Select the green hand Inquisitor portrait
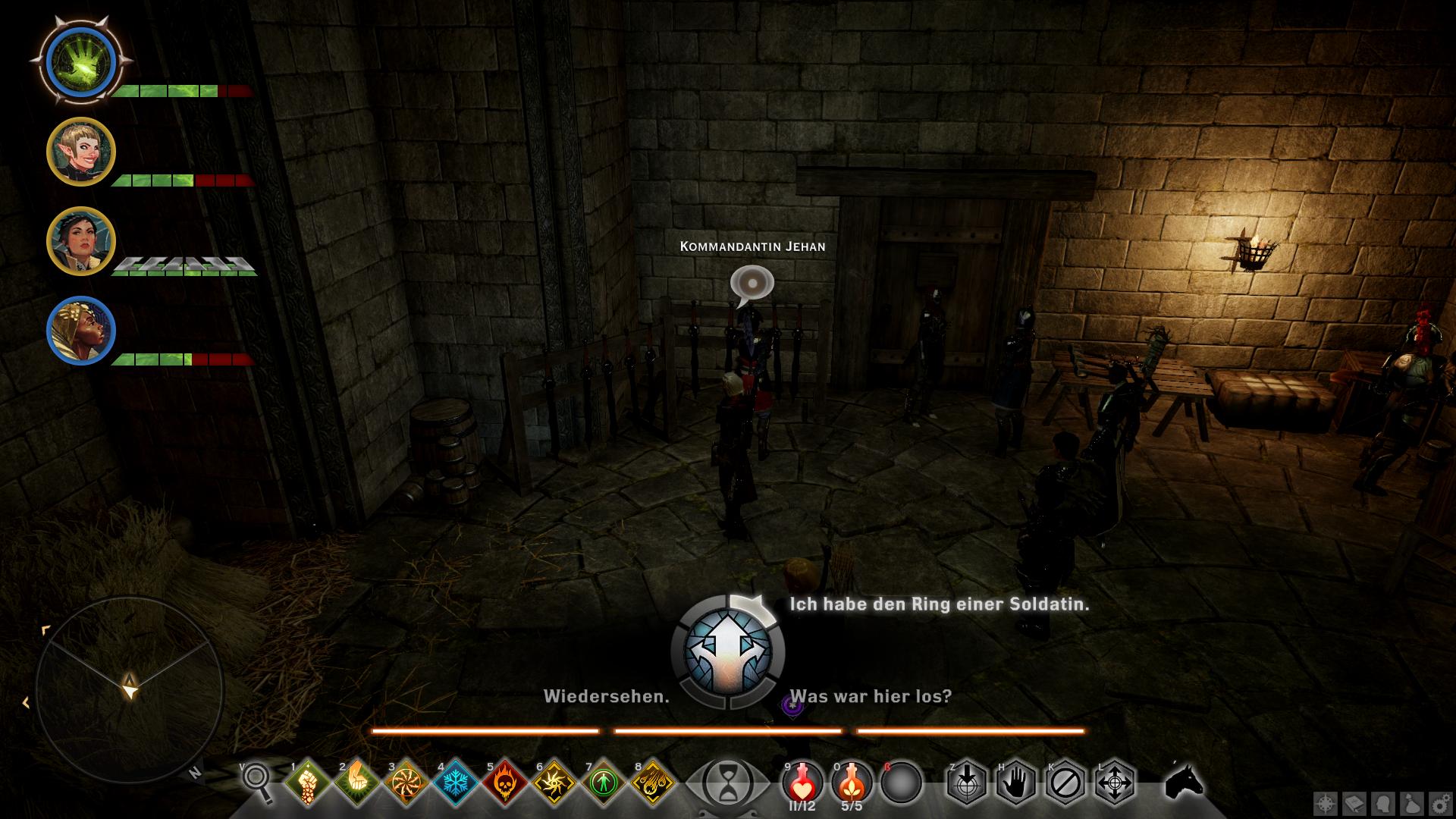 [80, 62]
